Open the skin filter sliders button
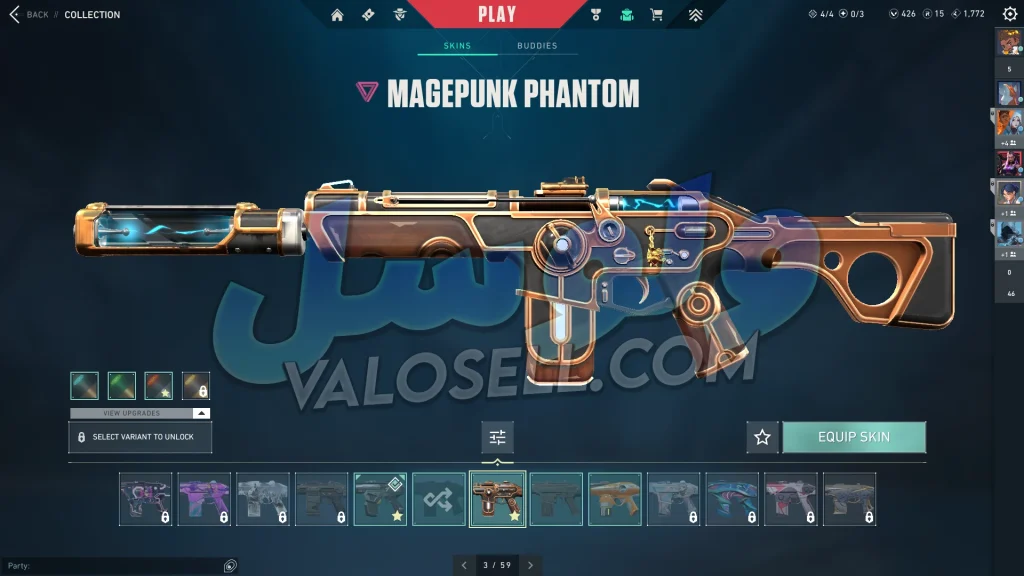 [x=497, y=437]
